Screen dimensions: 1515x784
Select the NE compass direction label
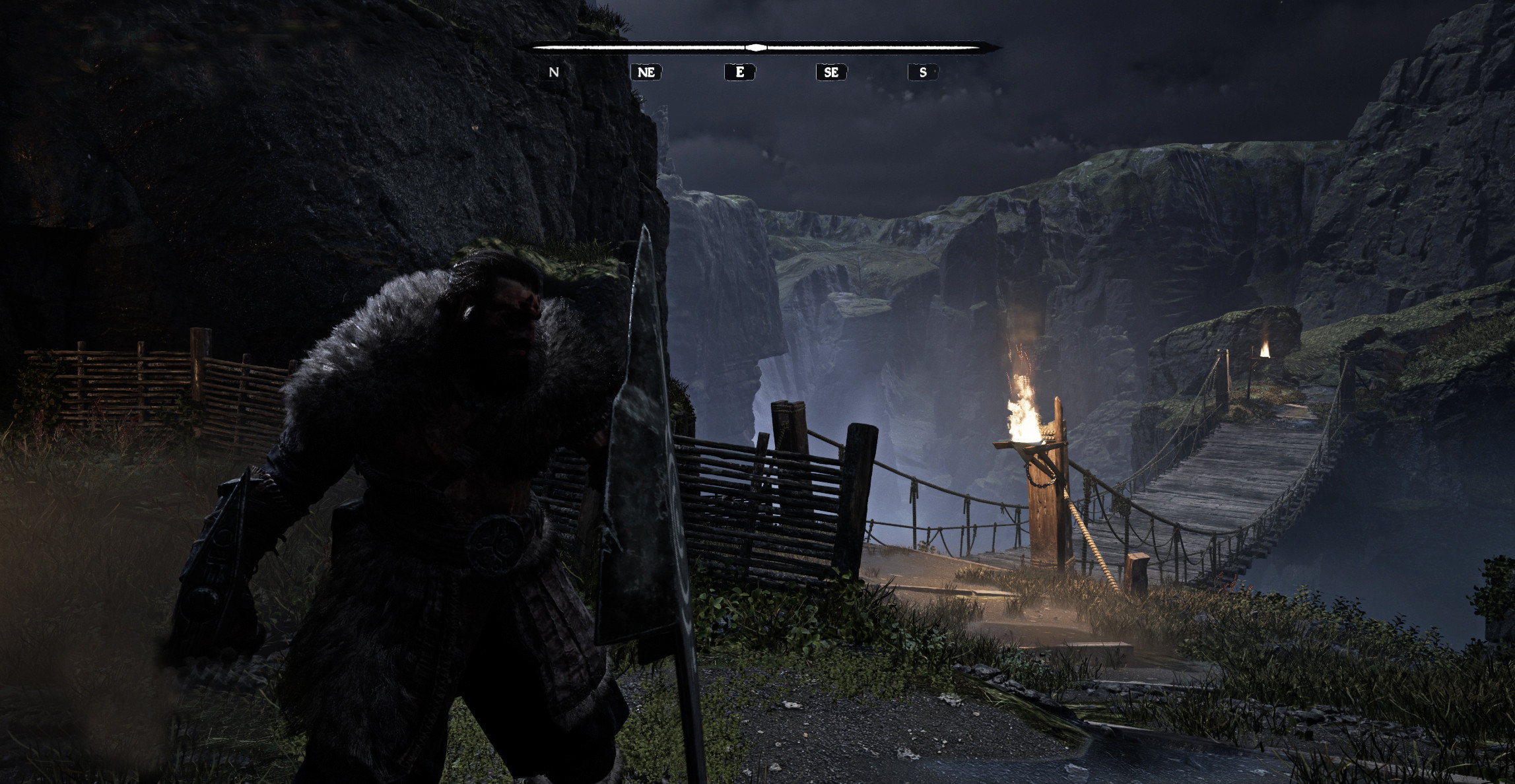pyautogui.click(x=646, y=72)
